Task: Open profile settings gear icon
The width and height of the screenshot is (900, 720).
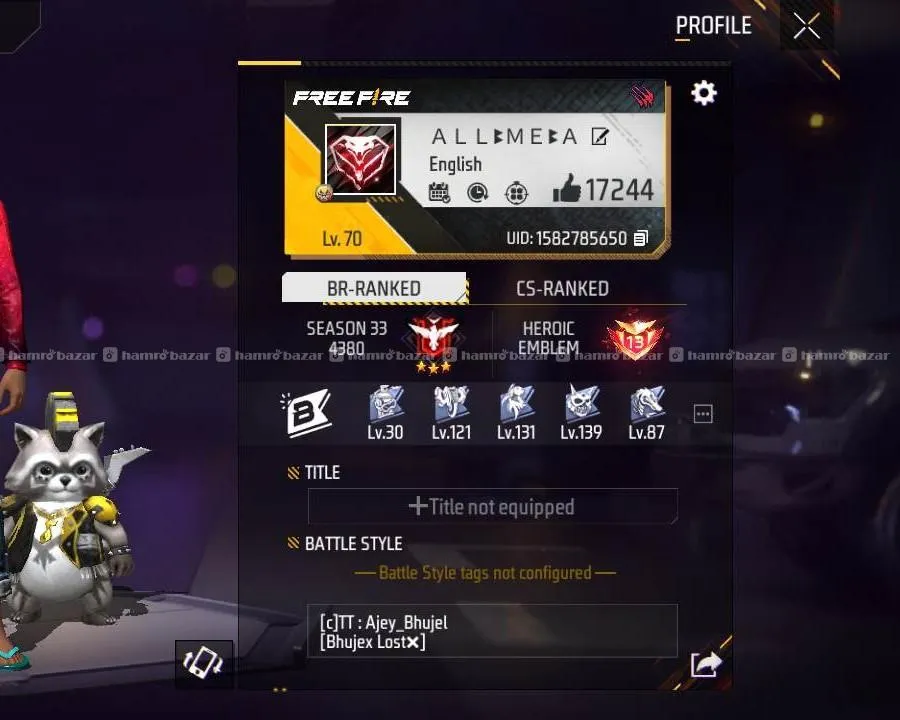Action: pos(704,94)
